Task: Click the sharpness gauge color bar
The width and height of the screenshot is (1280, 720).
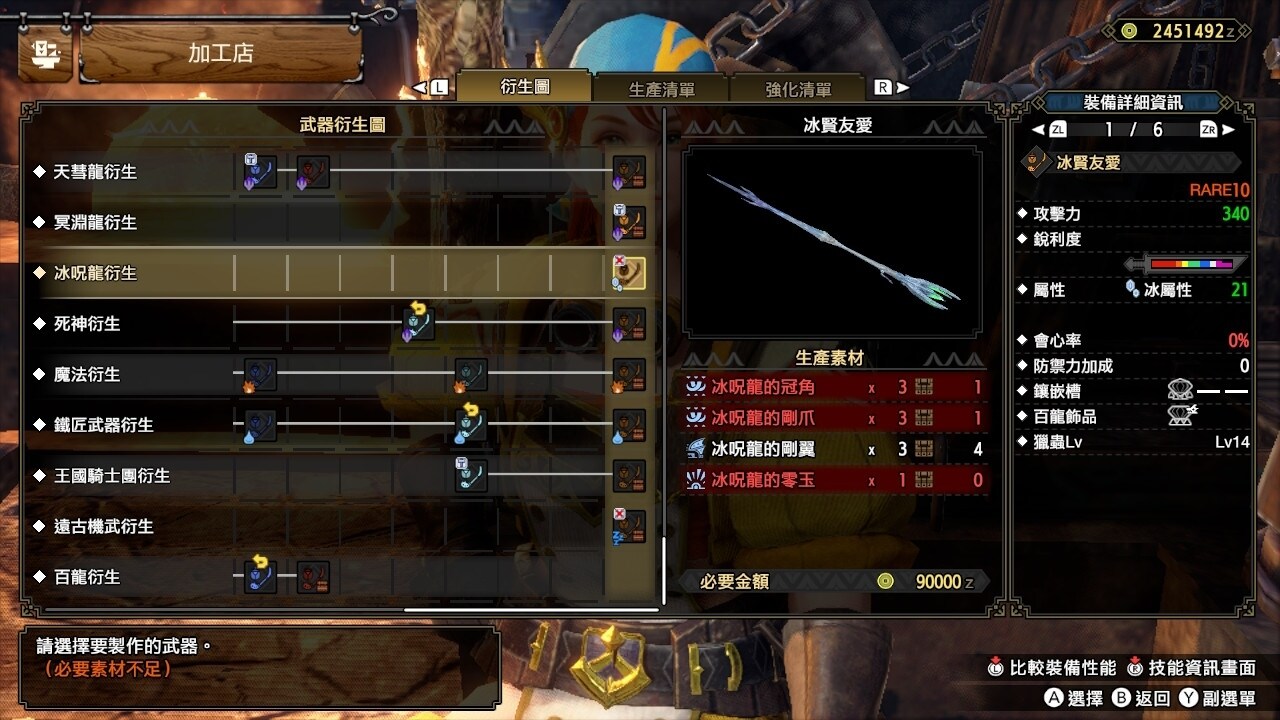Action: (x=1190, y=262)
